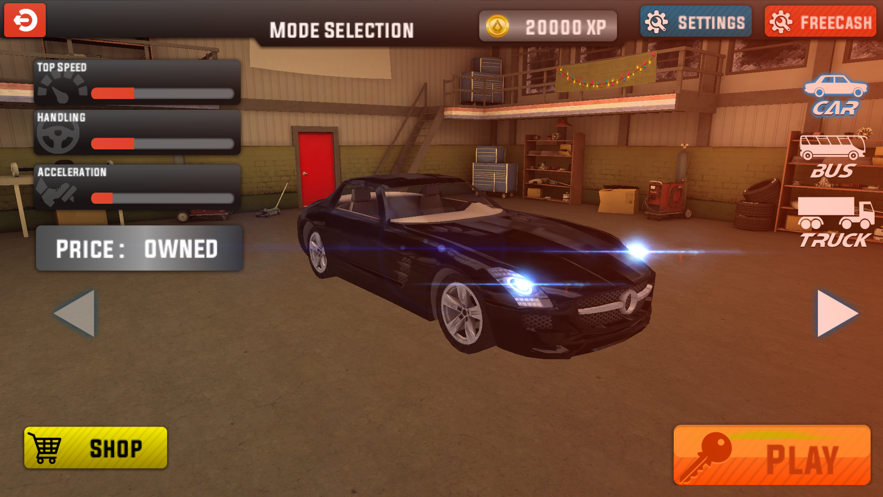This screenshot has height=497, width=883.
Task: Start the game with Play button
Action: [x=771, y=456]
